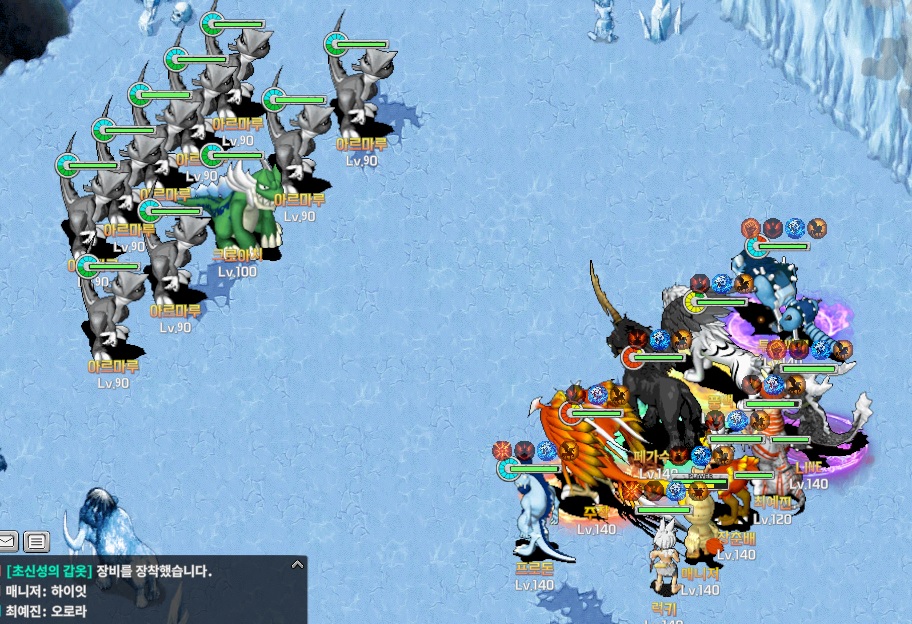
Task: Click the chat message box
Action: click(x=150, y=591)
